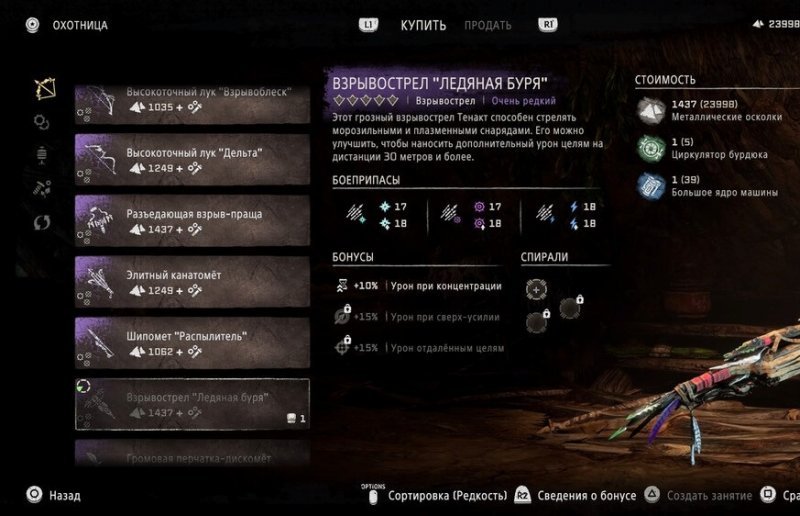The image size is (800, 516).
Task: Switch to the Продать (Sell) tab
Action: tap(488, 25)
